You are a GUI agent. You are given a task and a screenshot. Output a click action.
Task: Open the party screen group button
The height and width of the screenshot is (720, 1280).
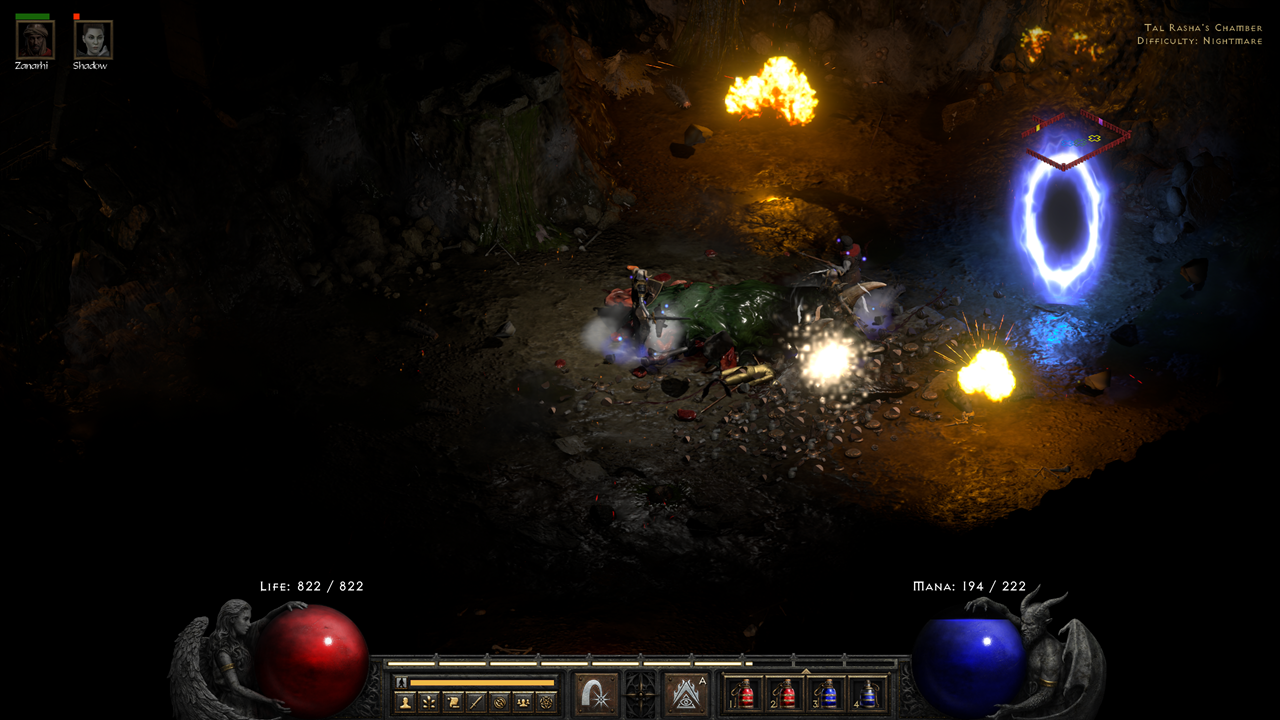pos(521,702)
